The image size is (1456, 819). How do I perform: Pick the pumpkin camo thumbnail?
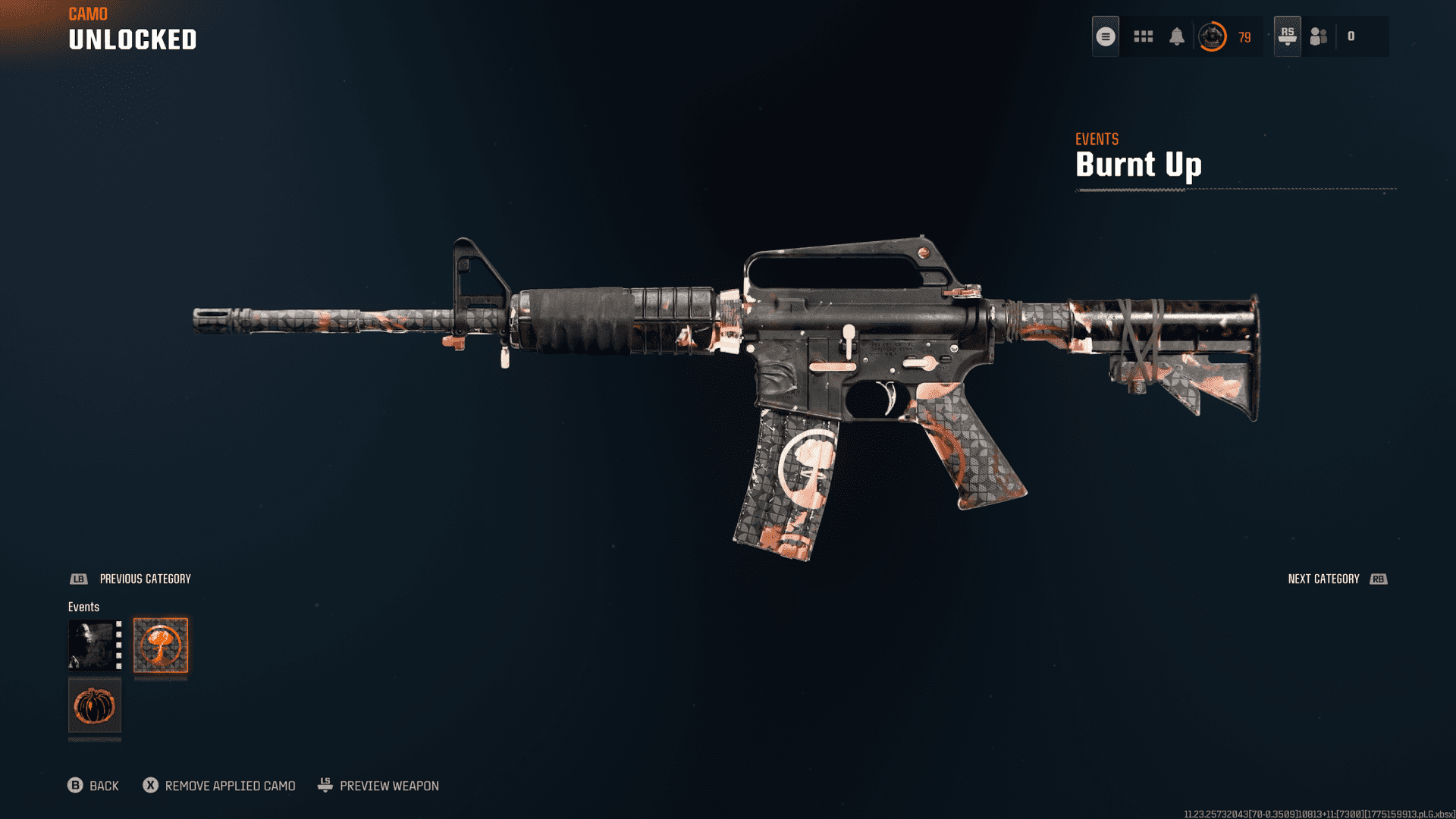[95, 706]
